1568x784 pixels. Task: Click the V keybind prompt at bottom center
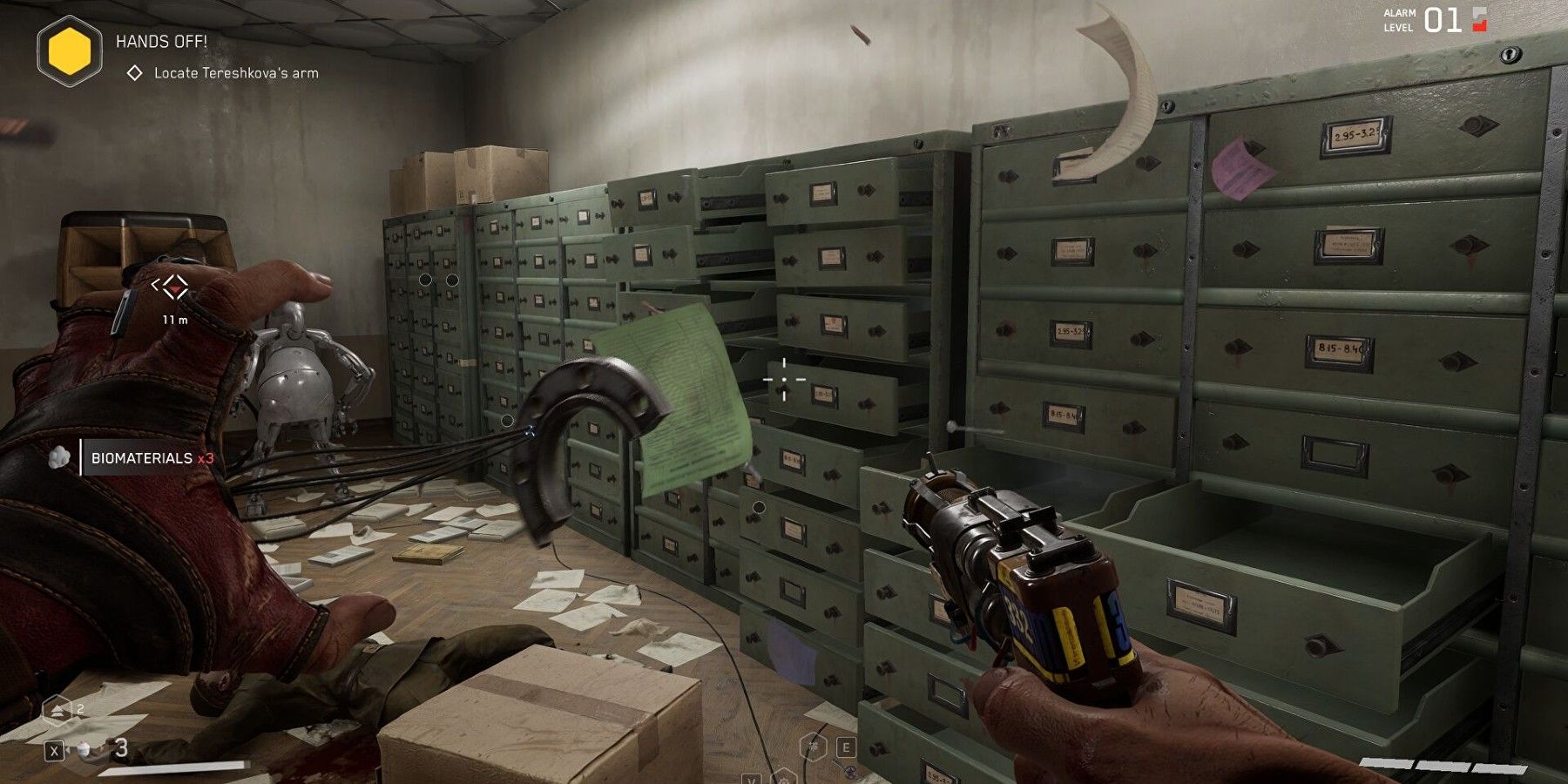(x=751, y=781)
